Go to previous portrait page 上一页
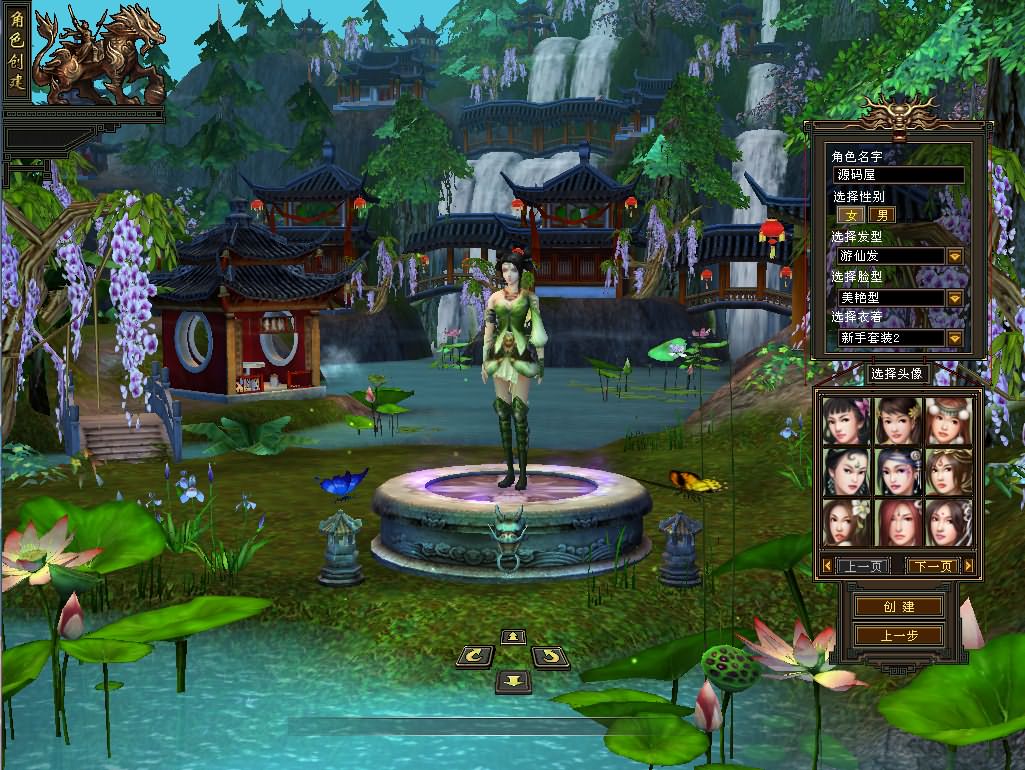This screenshot has height=770, width=1025. (856, 566)
